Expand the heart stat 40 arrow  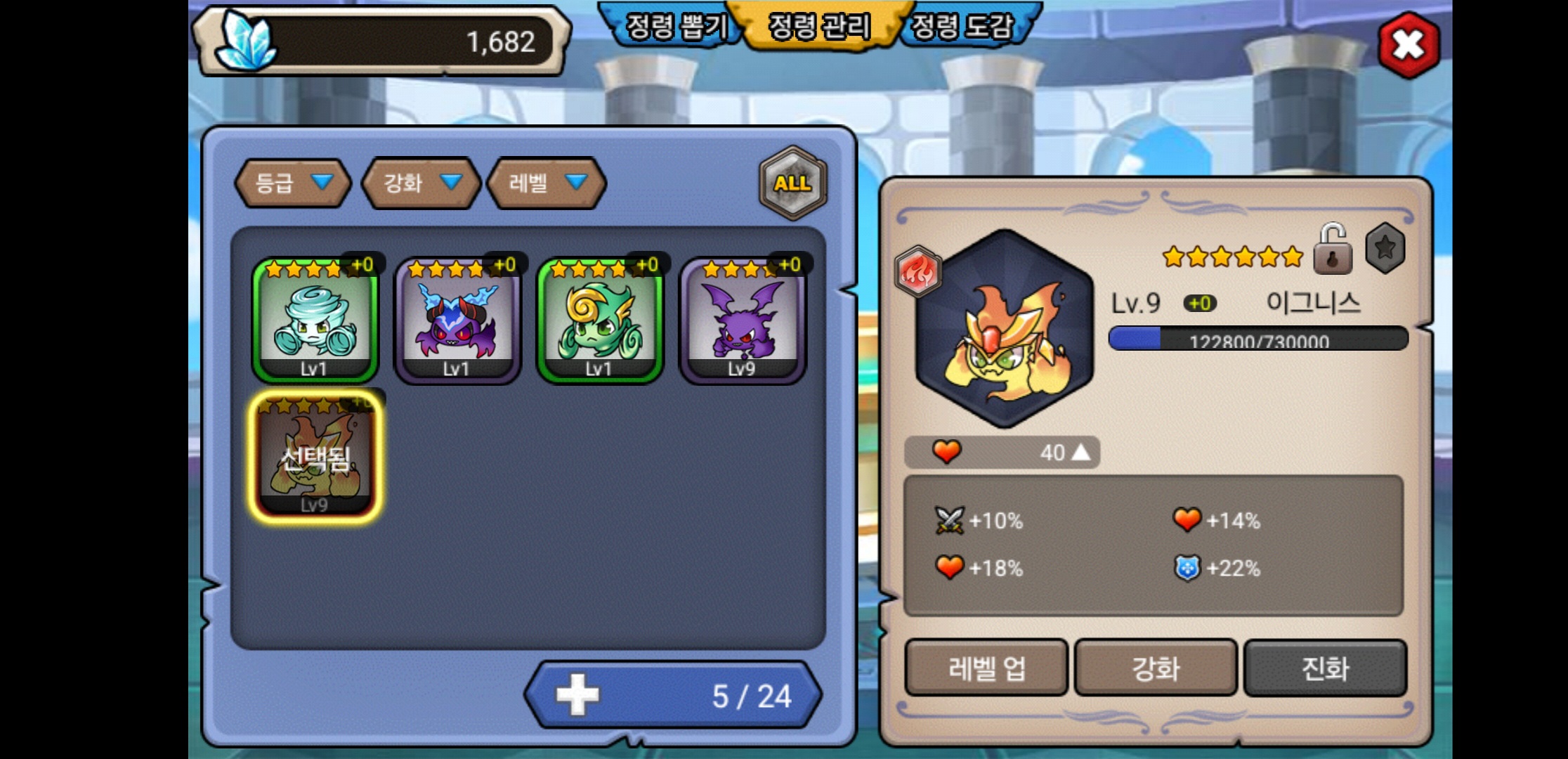pyautogui.click(x=1080, y=453)
